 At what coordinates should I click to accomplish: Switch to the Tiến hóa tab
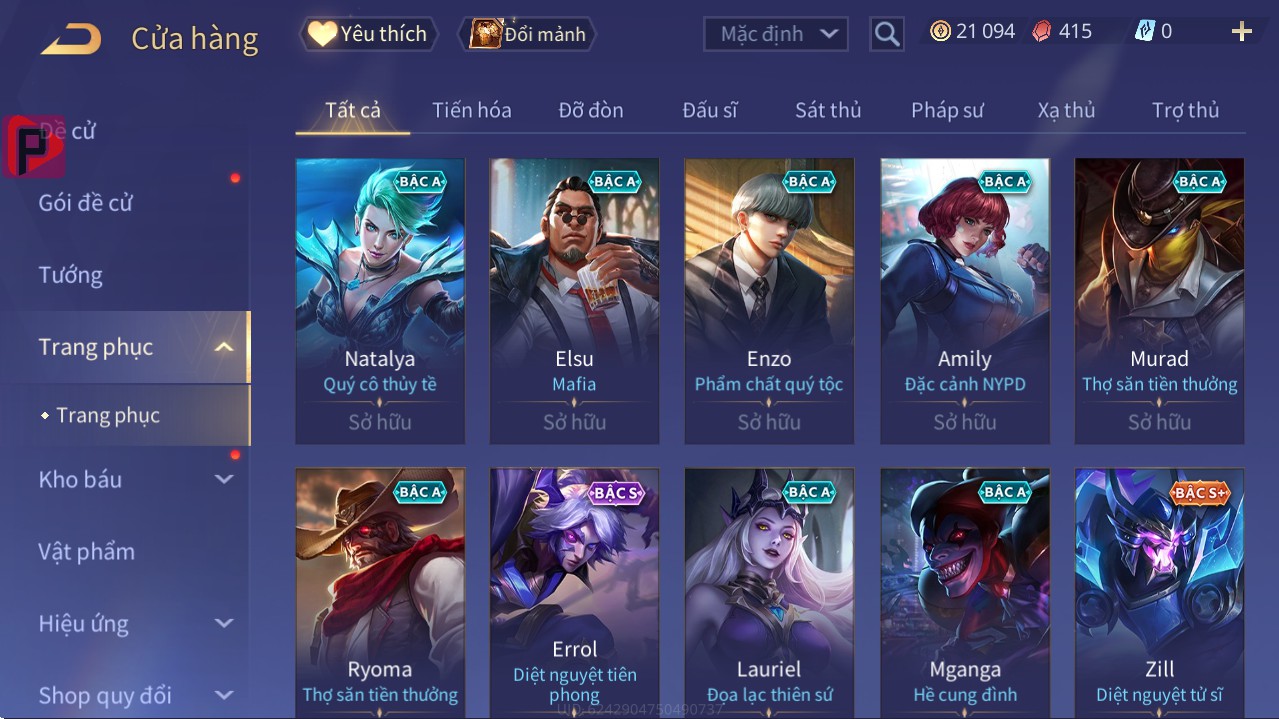(x=471, y=110)
